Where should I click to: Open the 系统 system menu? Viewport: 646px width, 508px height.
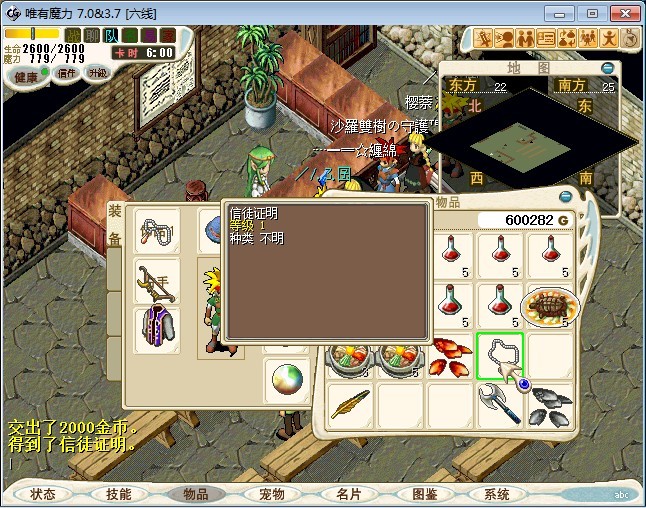coord(497,494)
